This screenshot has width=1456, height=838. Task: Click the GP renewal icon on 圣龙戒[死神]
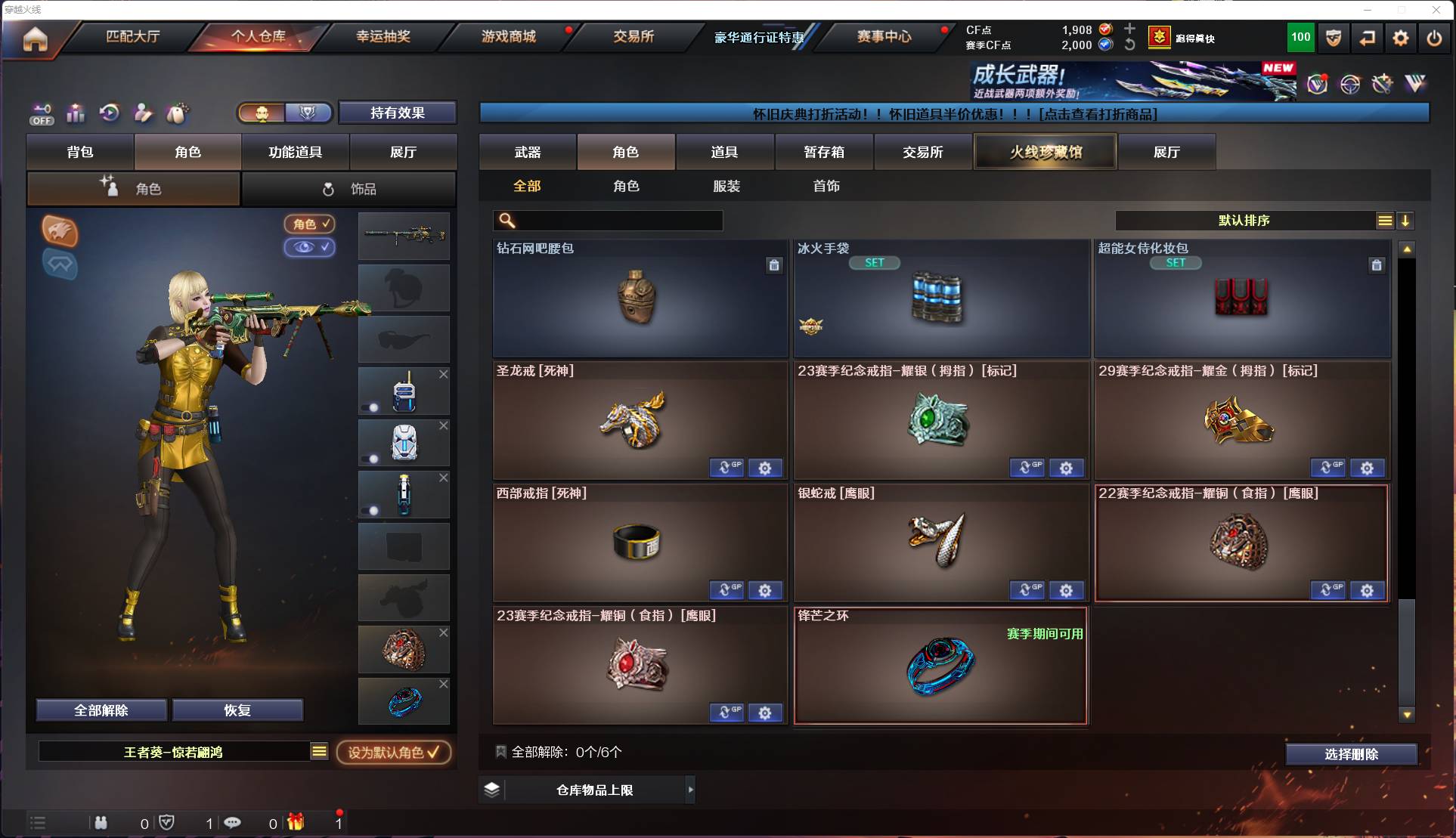click(726, 468)
